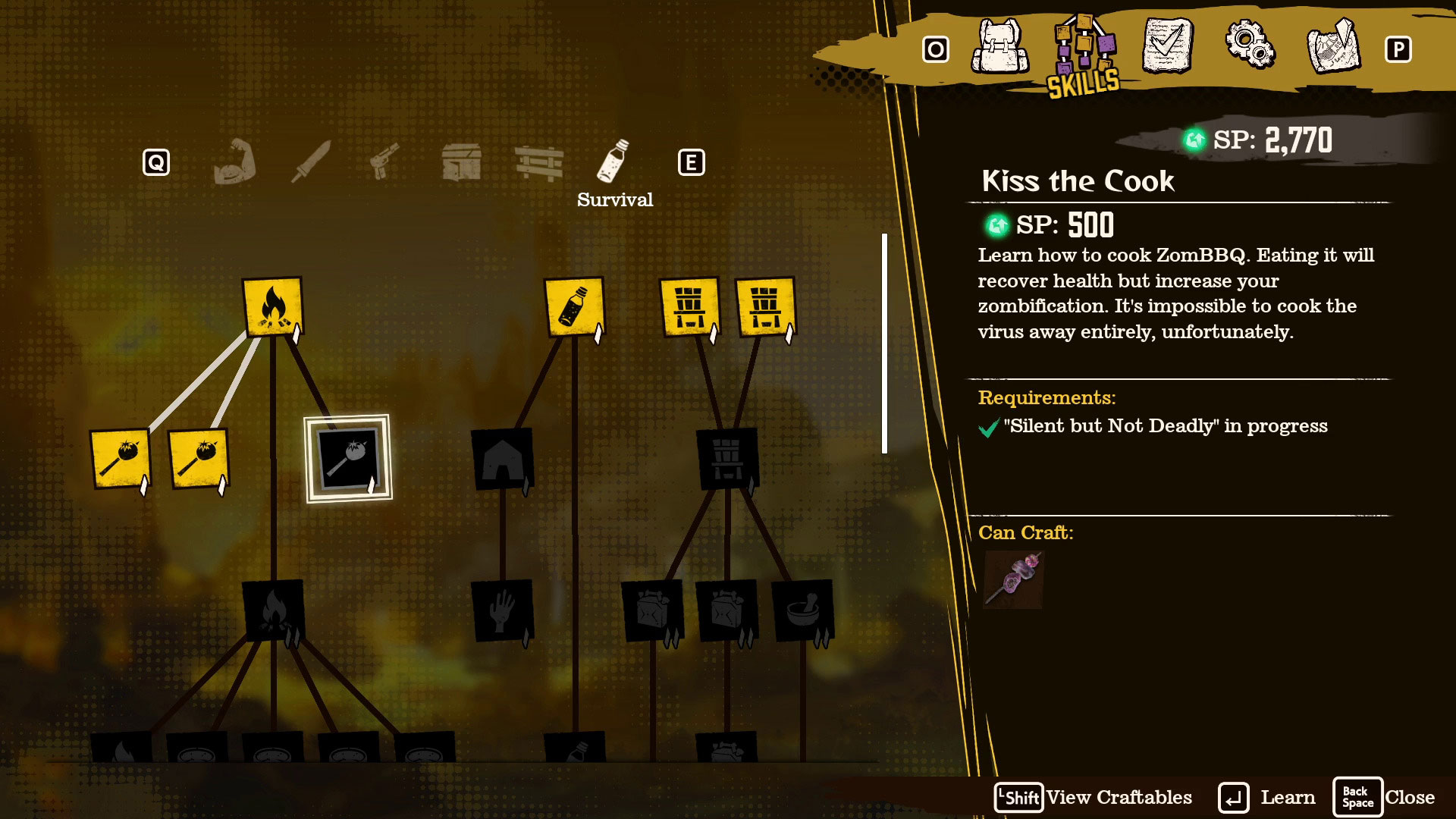
Task: Learn the selected skill
Action: pyautogui.click(x=1267, y=798)
